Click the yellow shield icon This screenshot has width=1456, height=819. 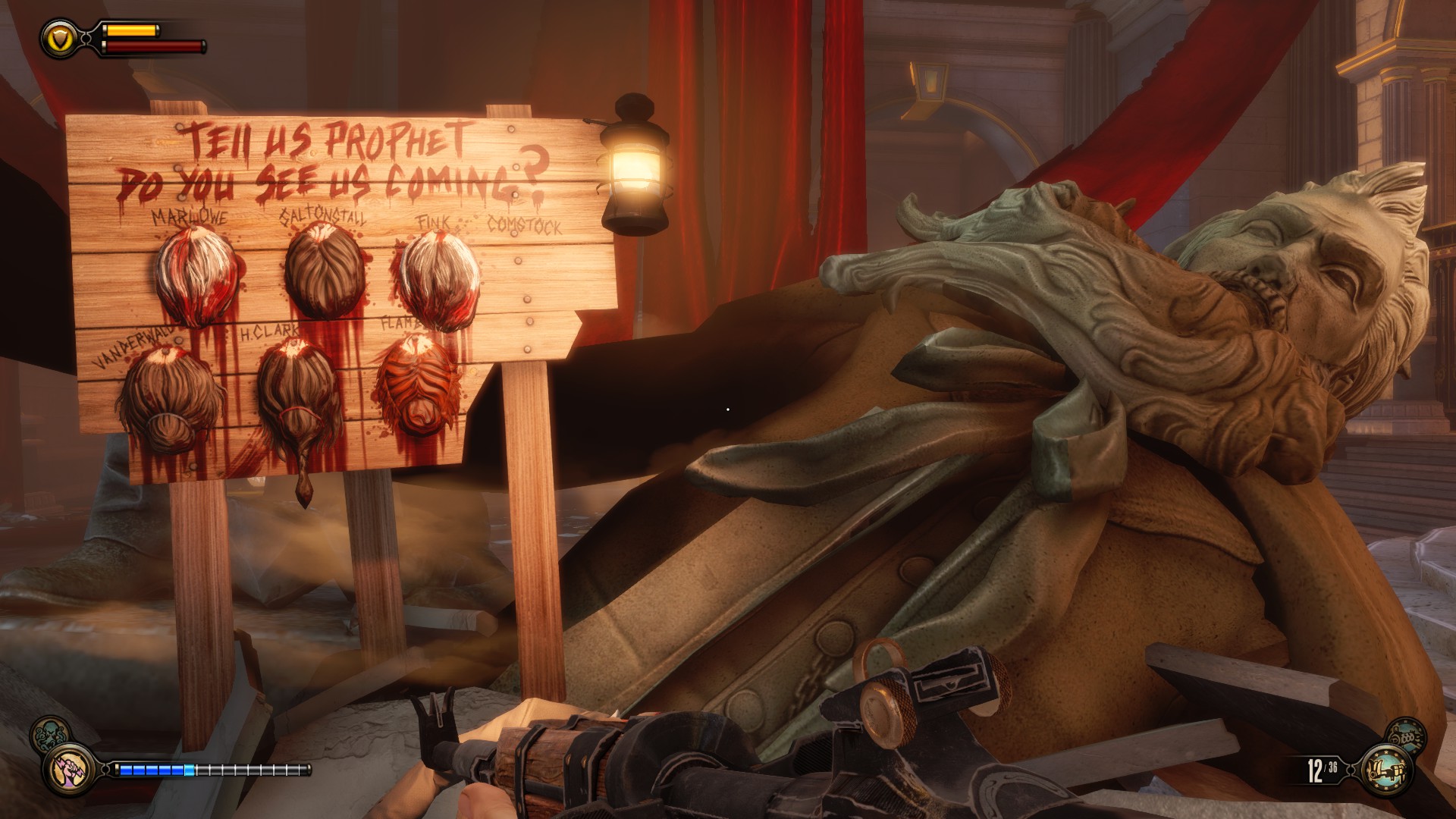[61, 38]
